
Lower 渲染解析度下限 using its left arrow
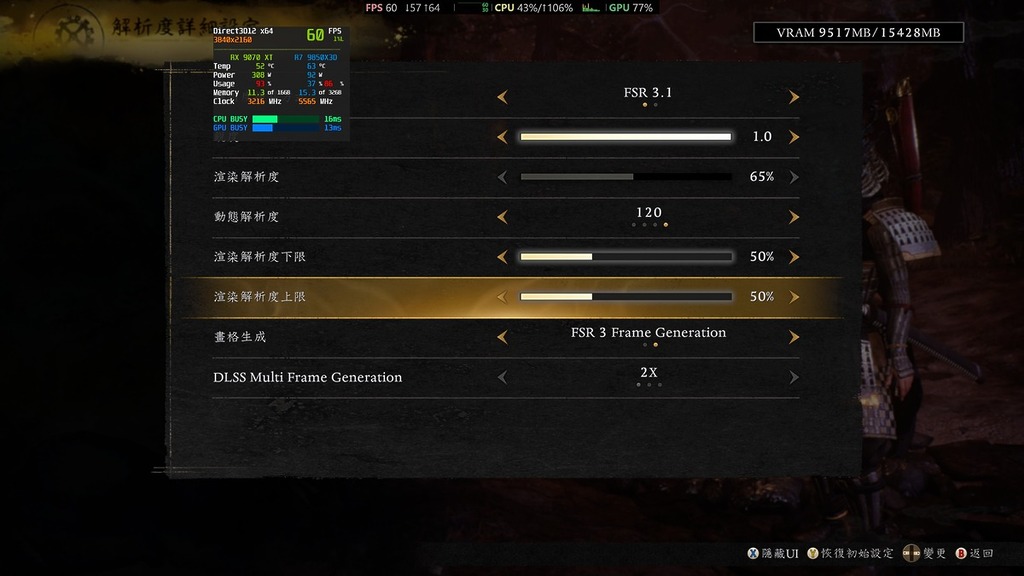502,257
